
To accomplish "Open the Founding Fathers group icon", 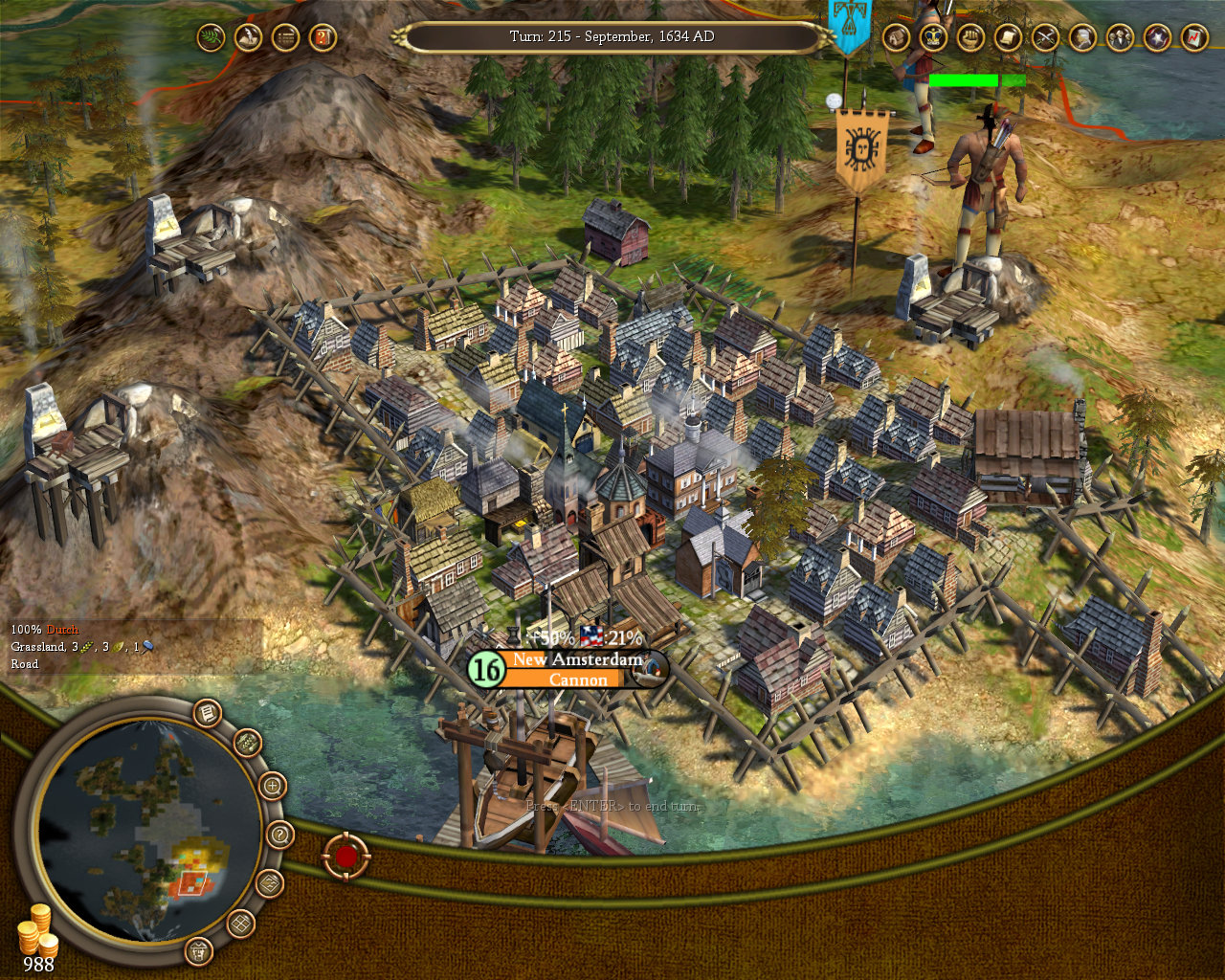I will click(1120, 38).
